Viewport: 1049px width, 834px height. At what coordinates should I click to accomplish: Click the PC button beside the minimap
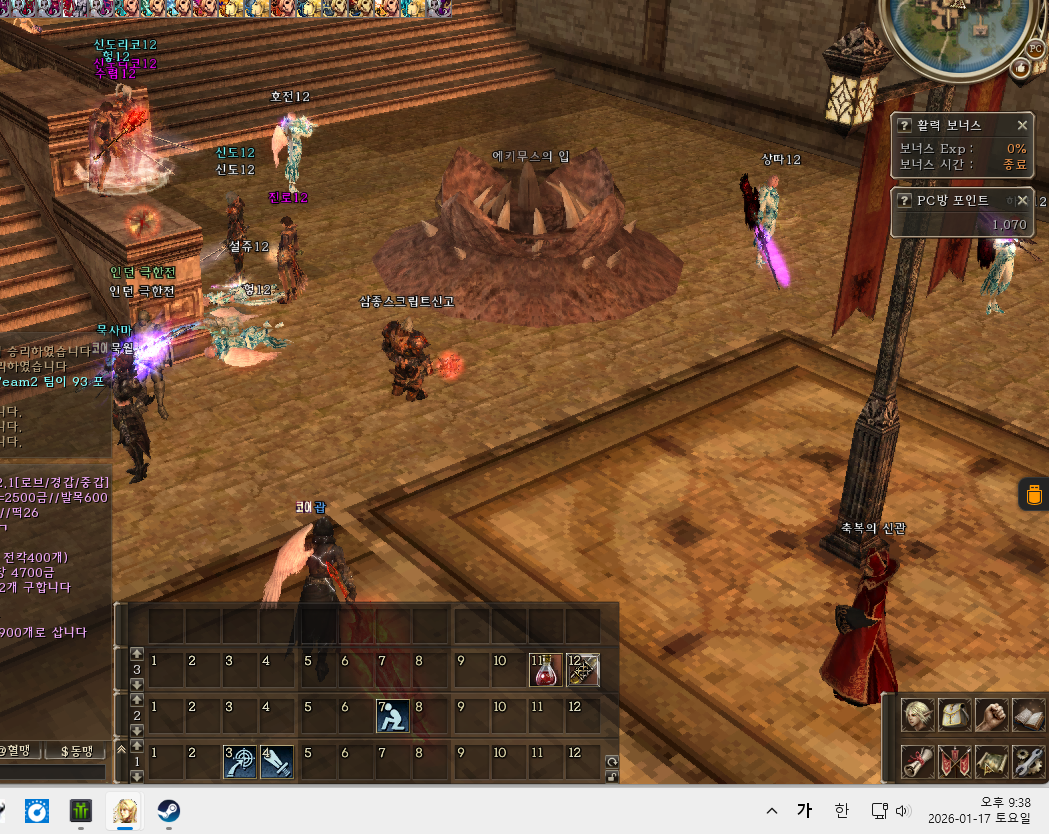pyautogui.click(x=1035, y=47)
